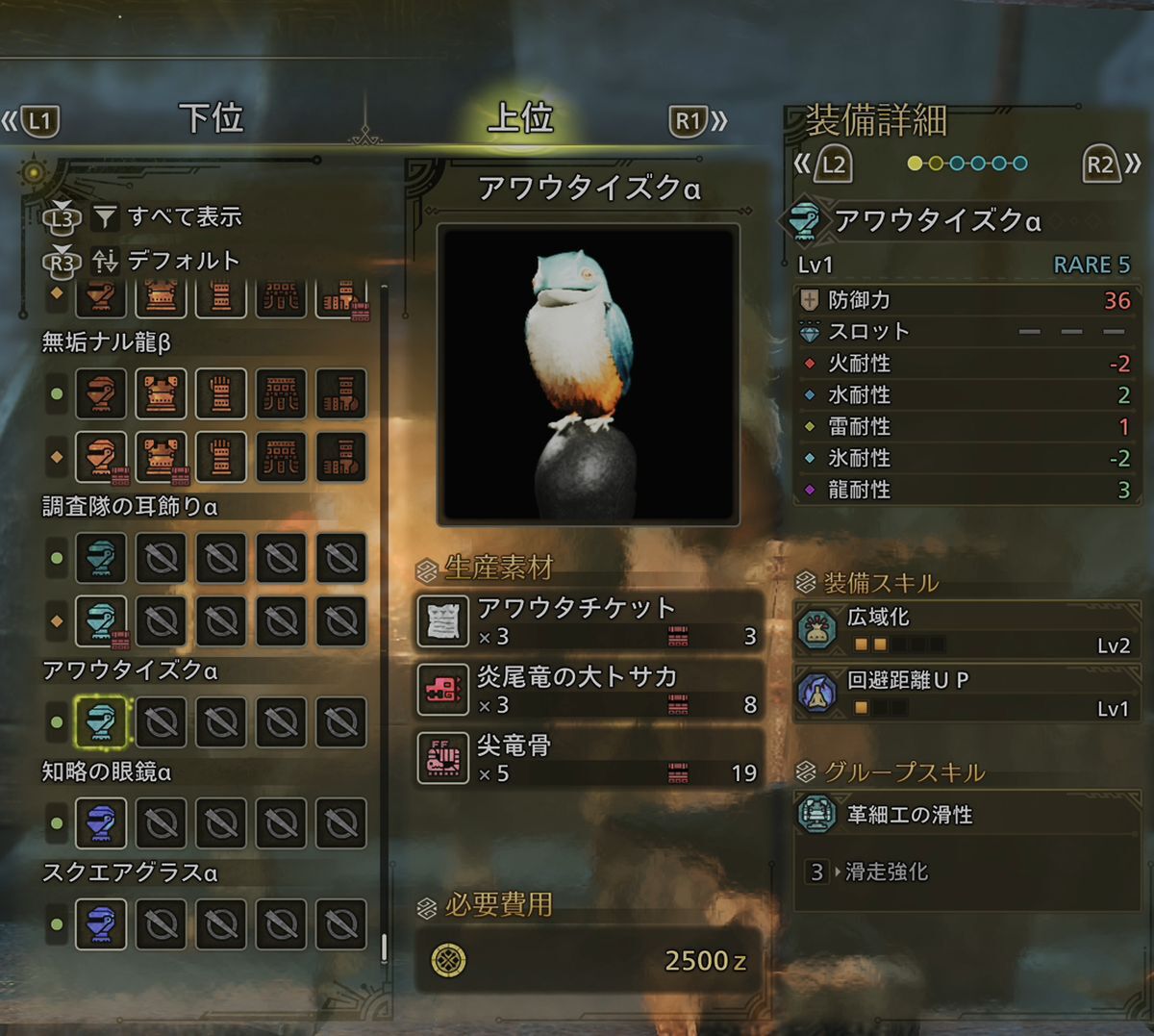
Task: View the 広域化 skill entry
Action: pos(966,630)
